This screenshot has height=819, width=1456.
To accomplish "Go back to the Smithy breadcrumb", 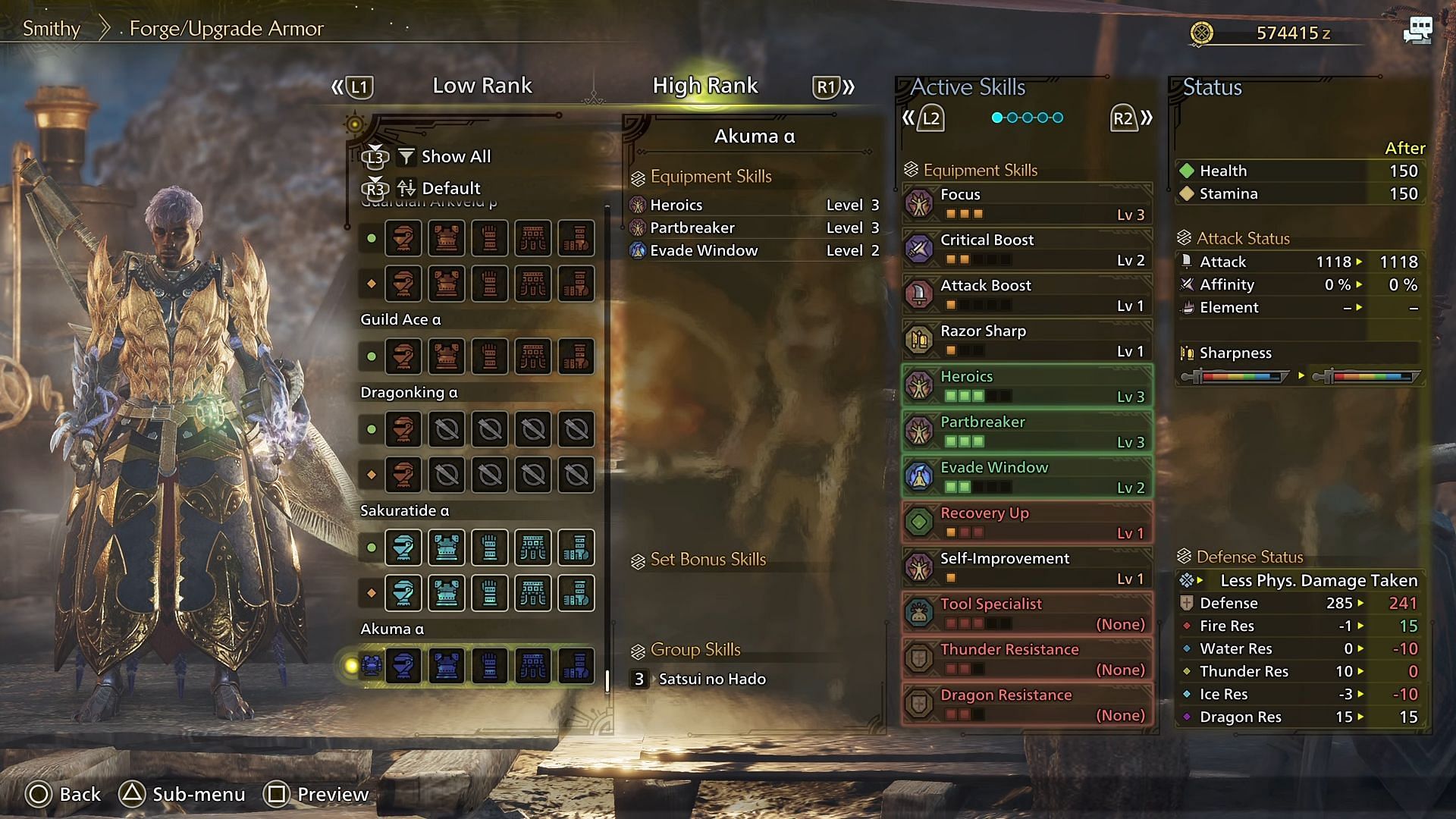I will click(x=52, y=29).
